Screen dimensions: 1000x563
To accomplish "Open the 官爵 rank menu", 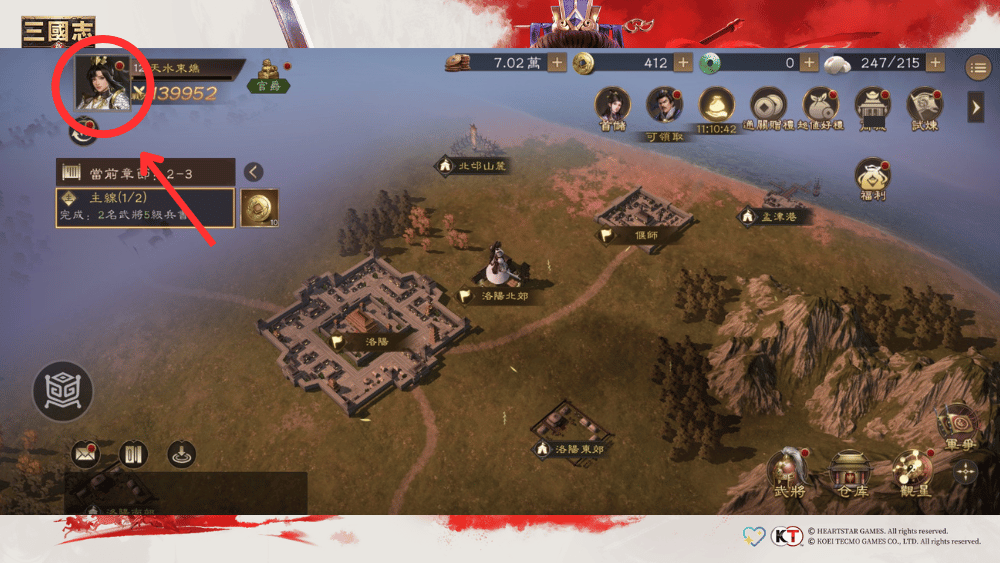I will click(x=270, y=75).
